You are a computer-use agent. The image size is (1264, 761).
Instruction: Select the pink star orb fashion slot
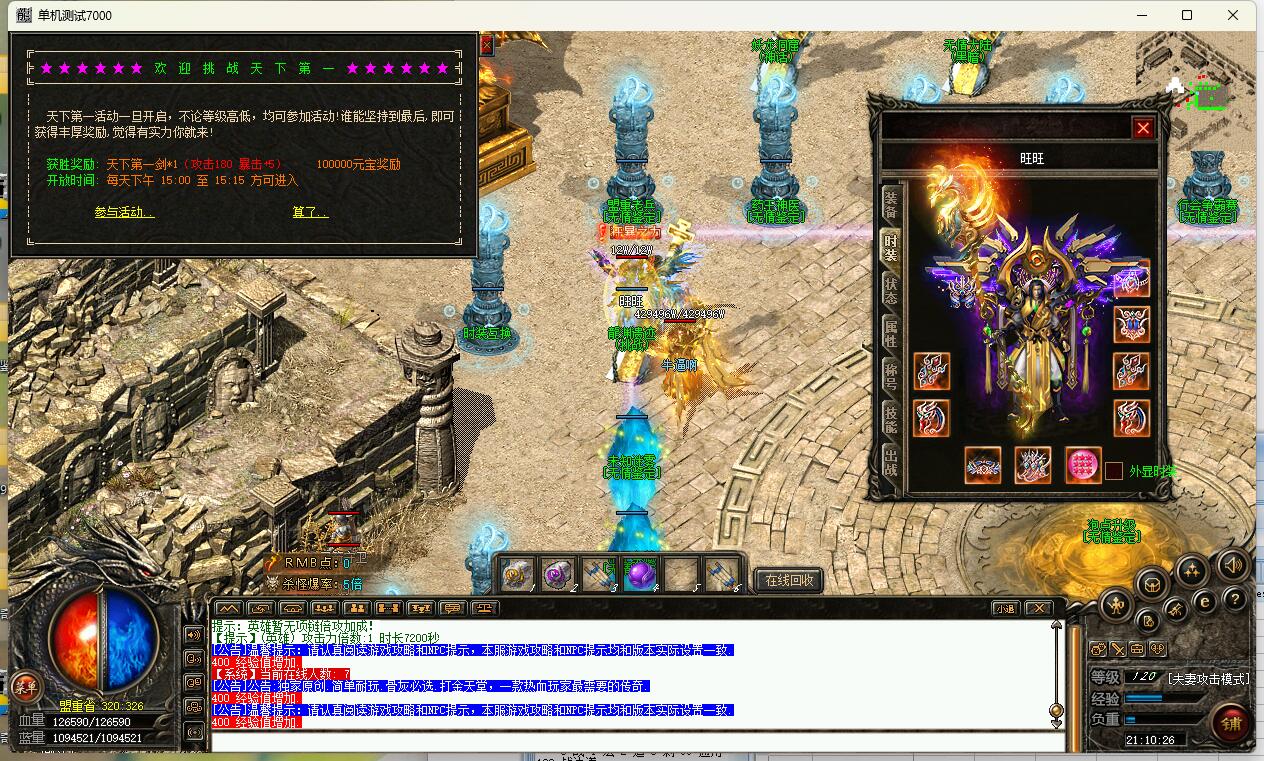click(x=1083, y=466)
